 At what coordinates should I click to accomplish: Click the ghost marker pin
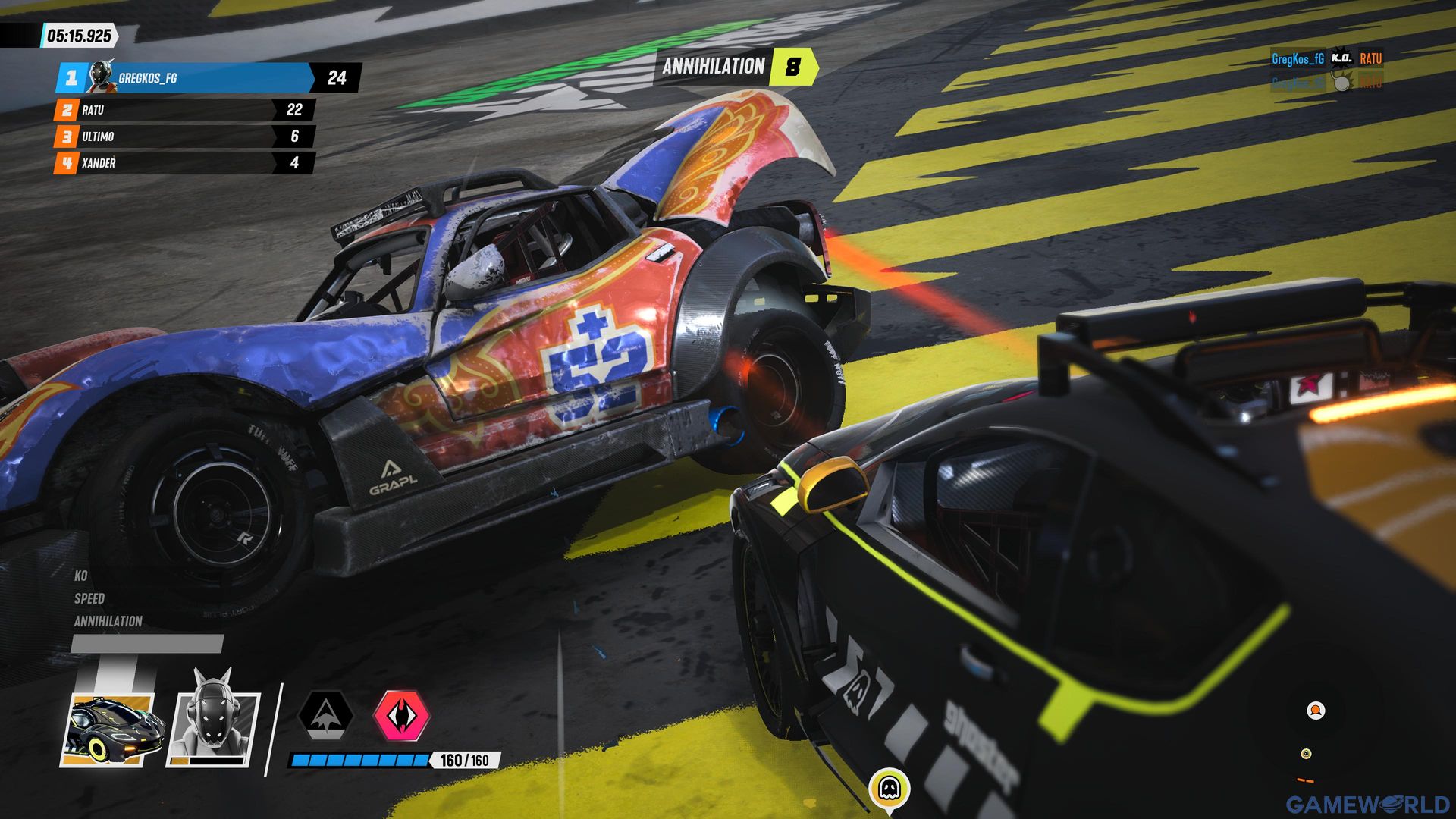point(889,789)
